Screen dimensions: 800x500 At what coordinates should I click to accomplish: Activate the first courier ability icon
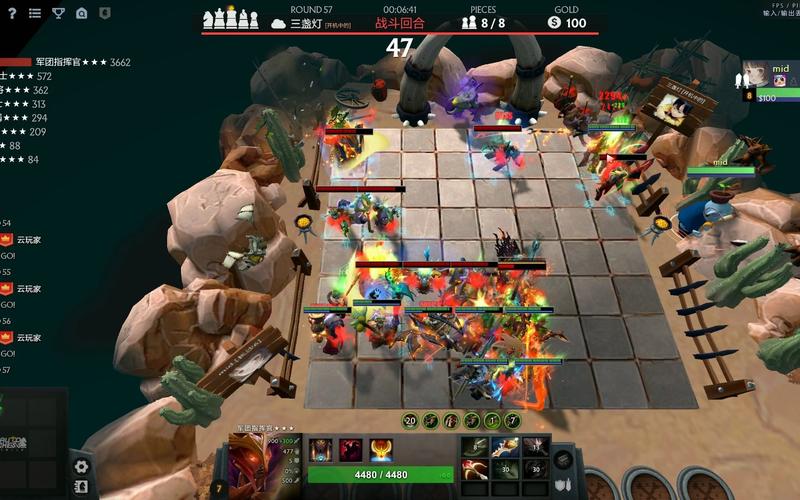click(320, 450)
